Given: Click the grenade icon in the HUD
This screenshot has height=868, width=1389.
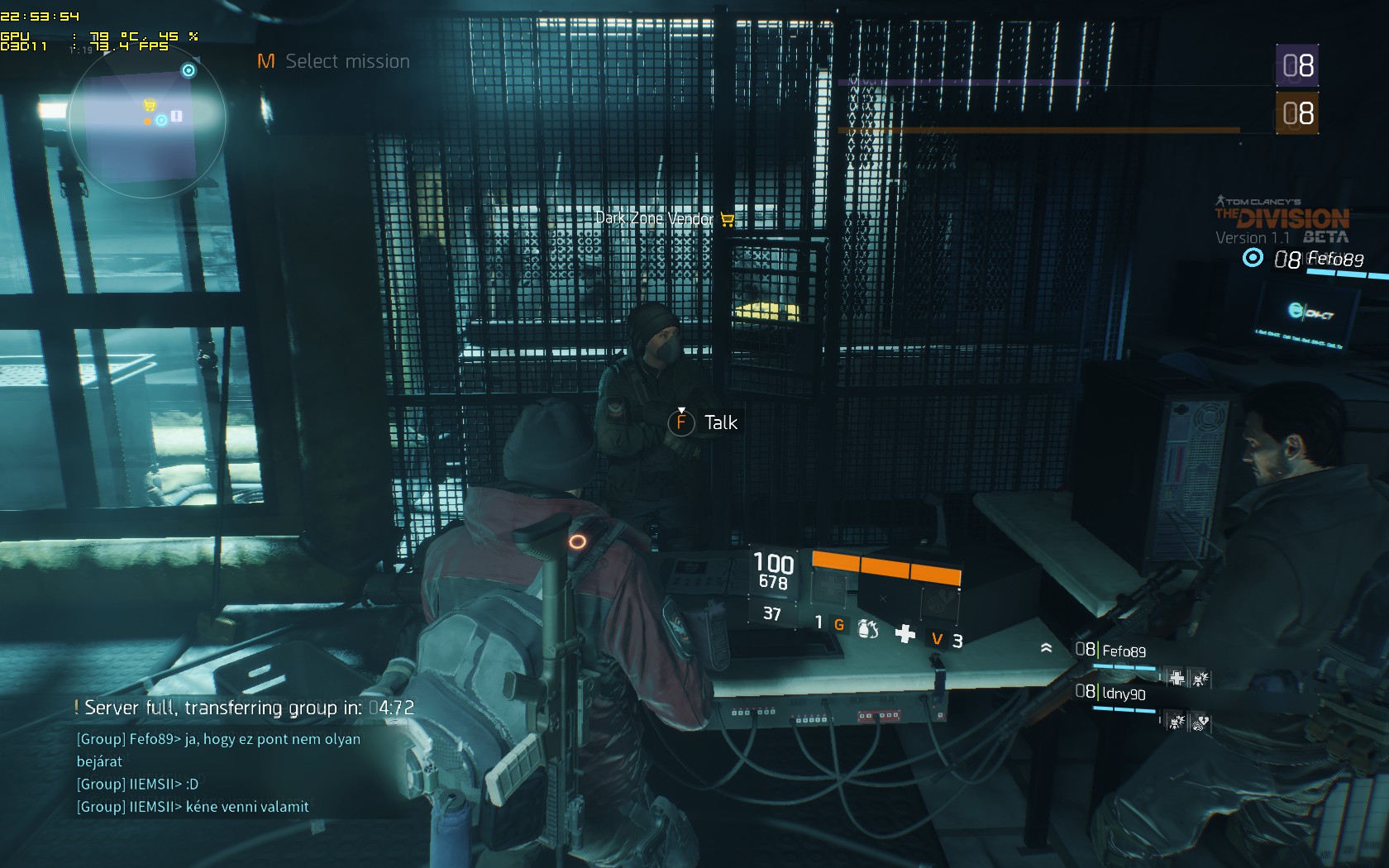Looking at the screenshot, I should point(867,629).
